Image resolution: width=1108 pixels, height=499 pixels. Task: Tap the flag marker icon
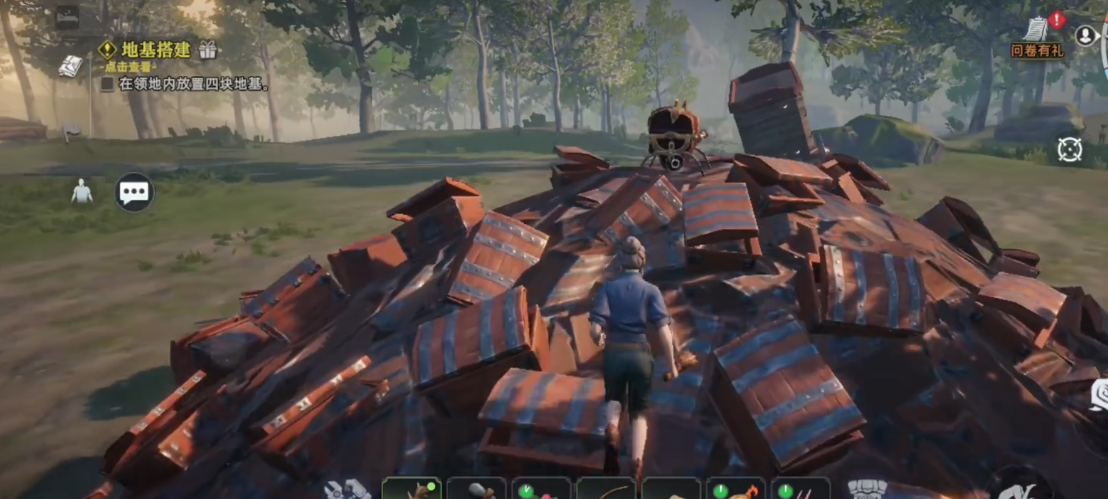click(72, 130)
